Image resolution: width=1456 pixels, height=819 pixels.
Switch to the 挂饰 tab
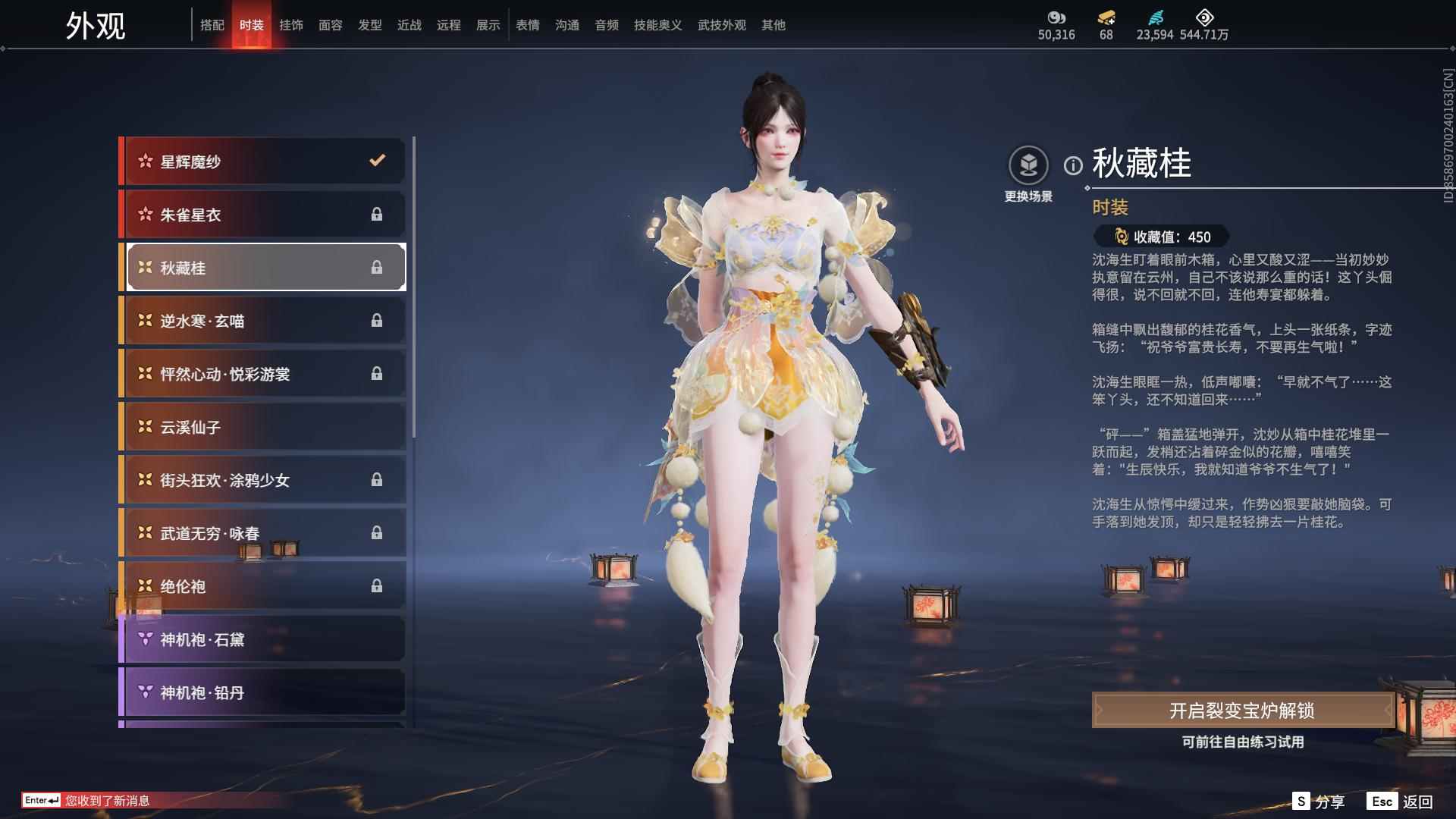tap(291, 24)
